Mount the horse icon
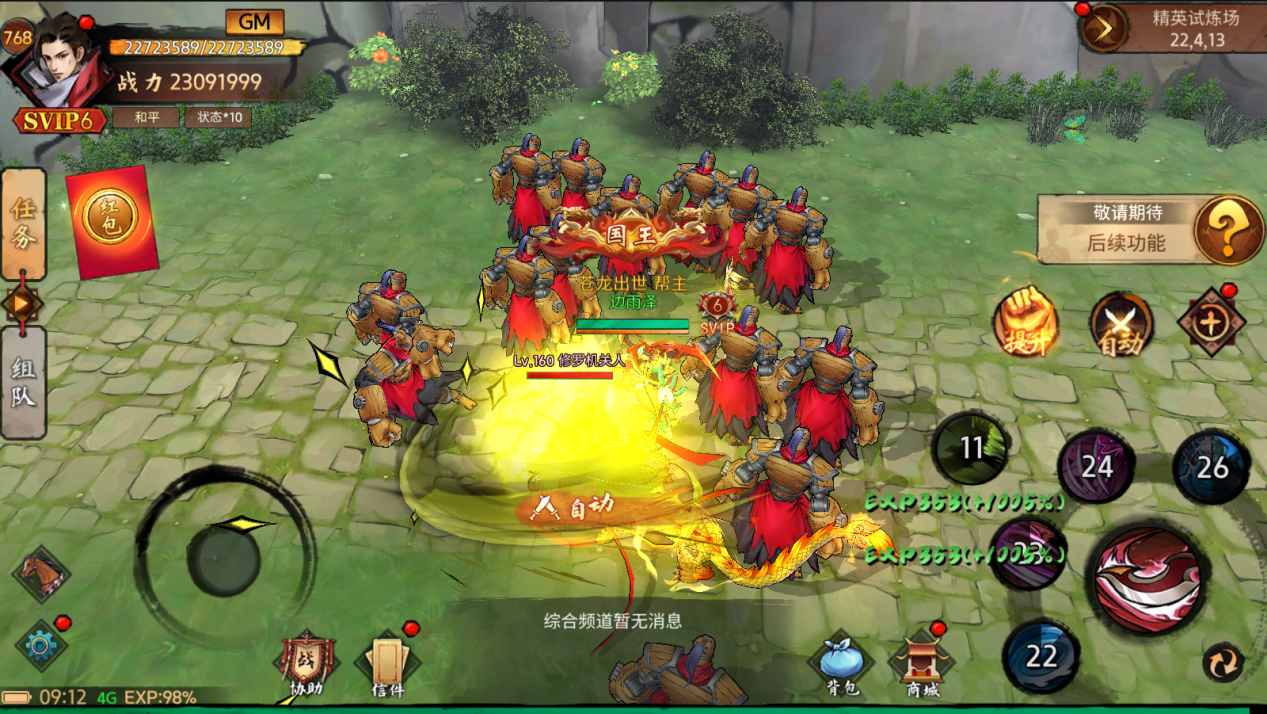 (42, 575)
